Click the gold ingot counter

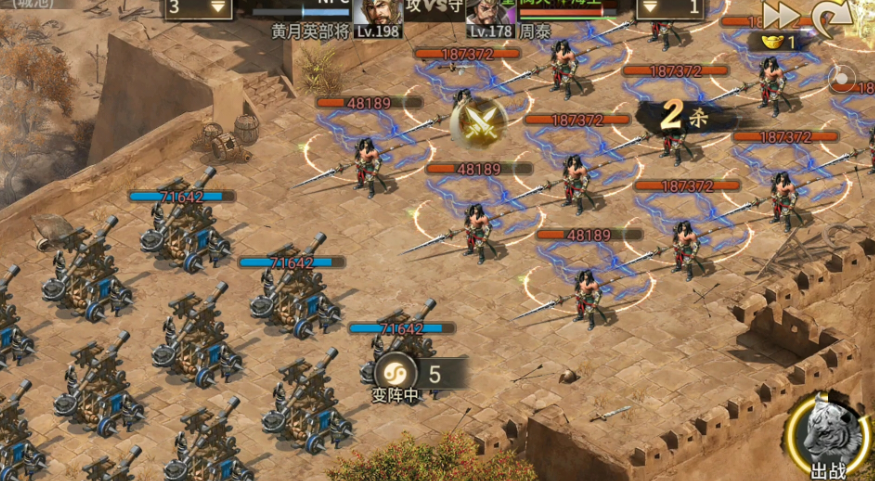click(776, 42)
